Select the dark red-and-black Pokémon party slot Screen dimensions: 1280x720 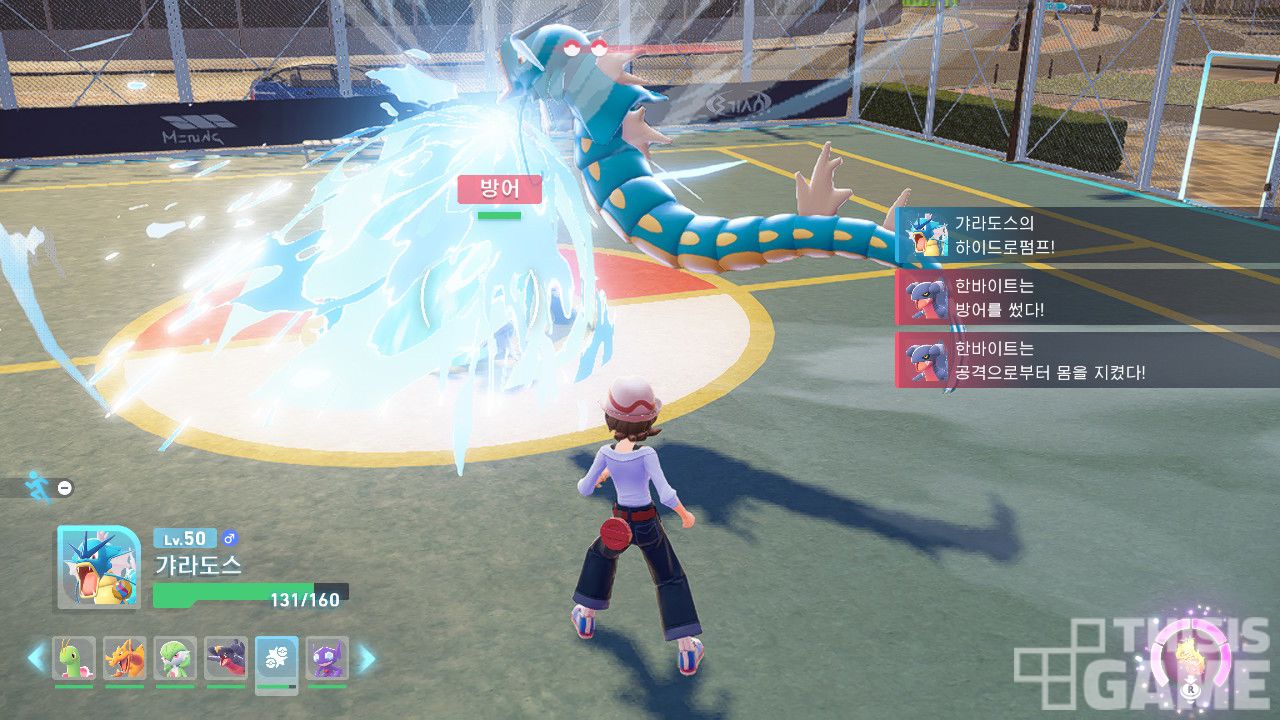click(226, 658)
